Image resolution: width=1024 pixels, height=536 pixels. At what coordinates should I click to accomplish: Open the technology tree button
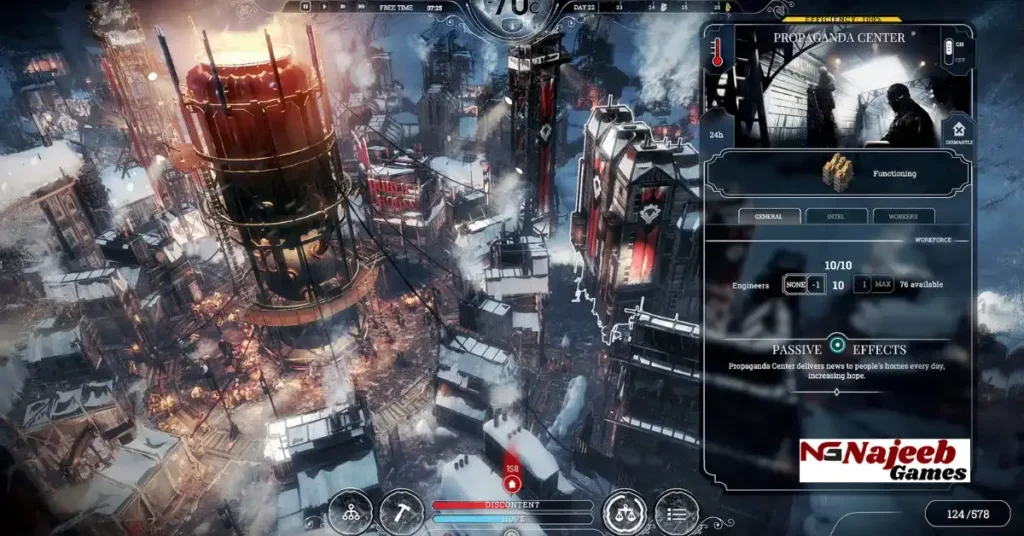tap(350, 510)
